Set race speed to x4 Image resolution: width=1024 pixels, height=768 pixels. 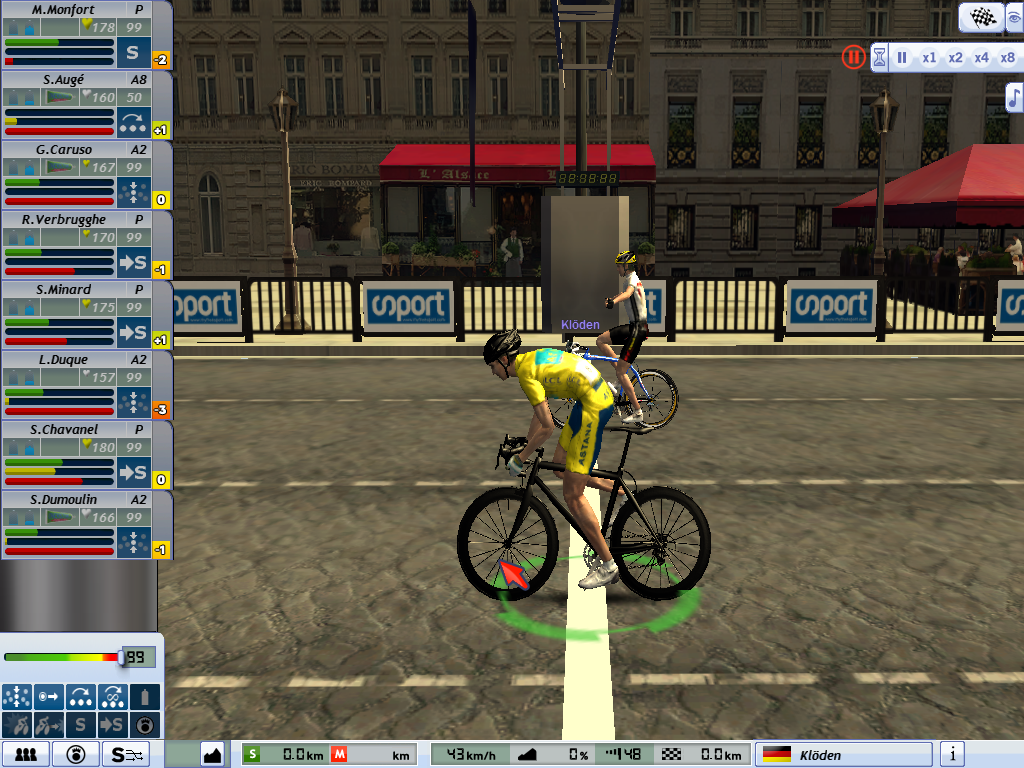pos(982,57)
